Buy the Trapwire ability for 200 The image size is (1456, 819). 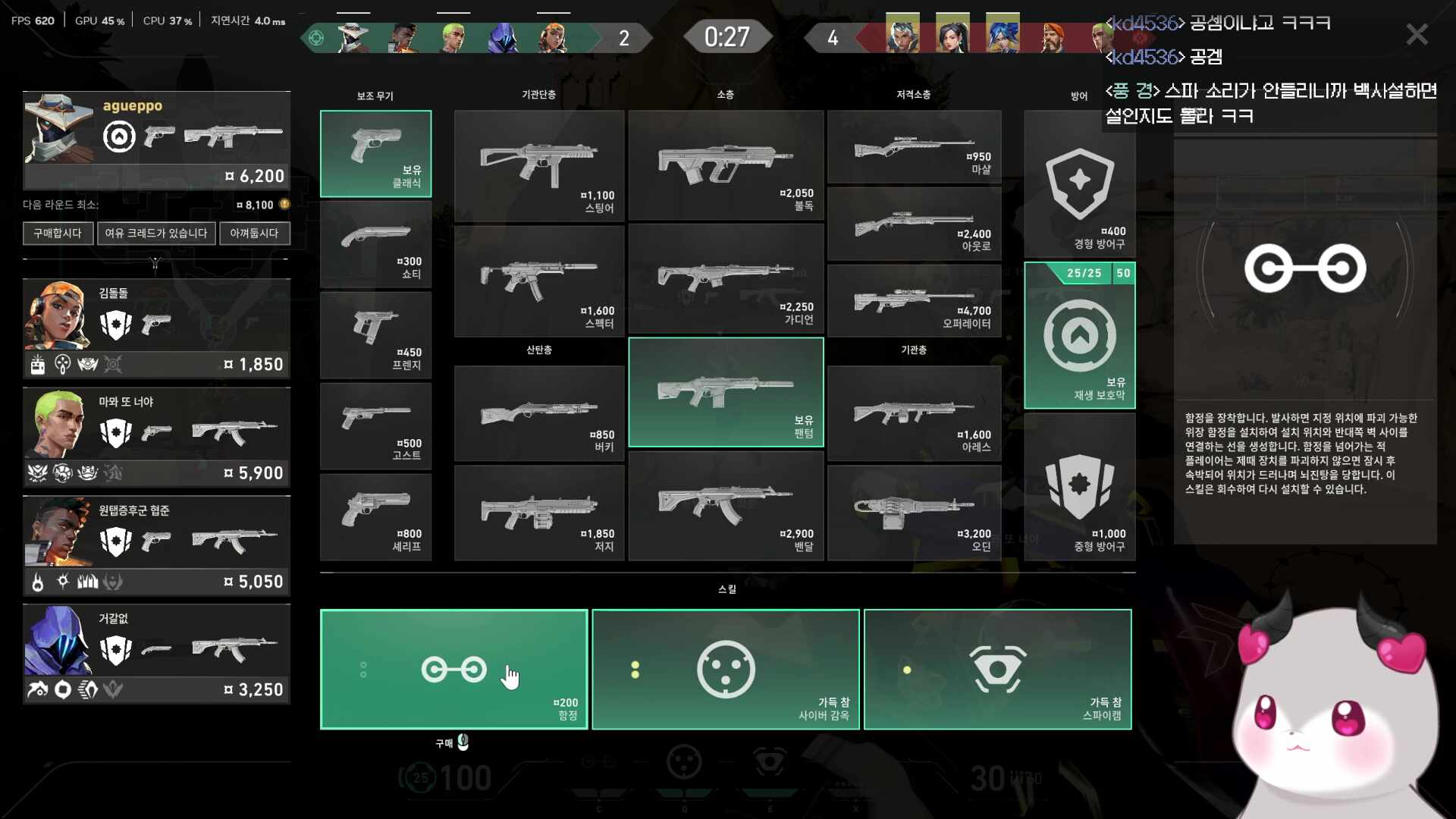click(x=453, y=669)
